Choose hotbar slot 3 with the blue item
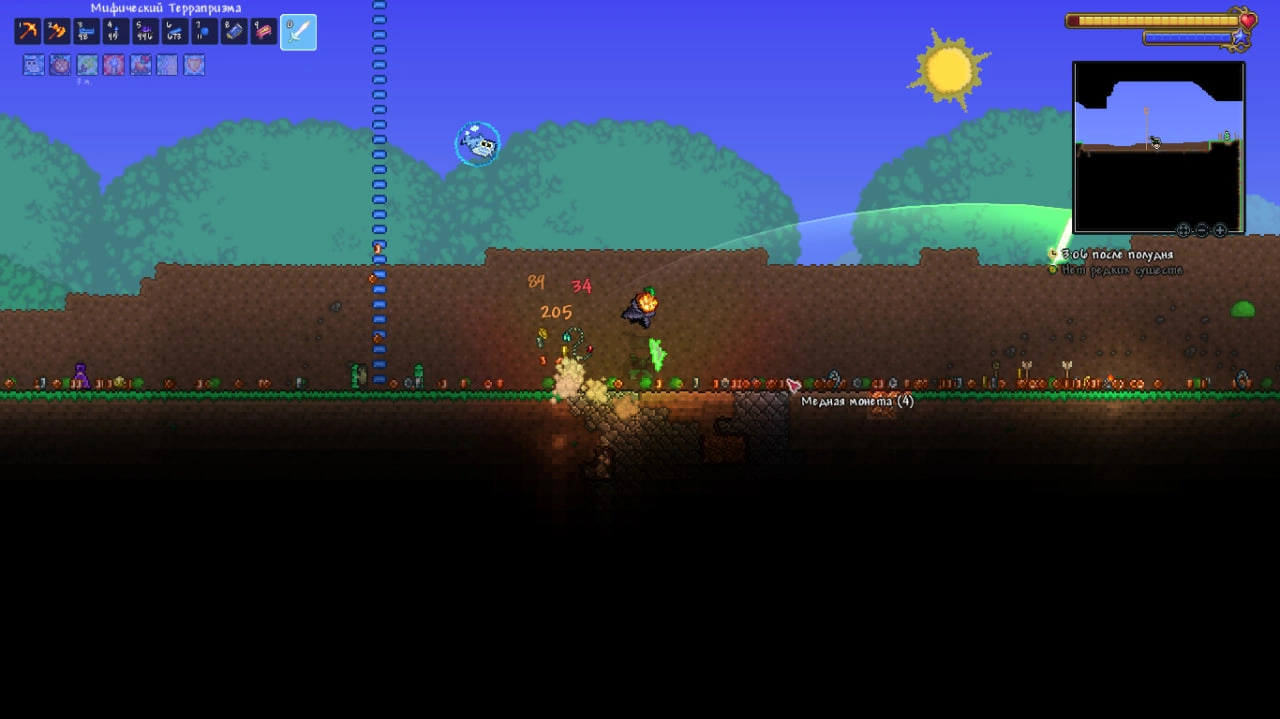This screenshot has width=1280, height=719. [x=86, y=32]
